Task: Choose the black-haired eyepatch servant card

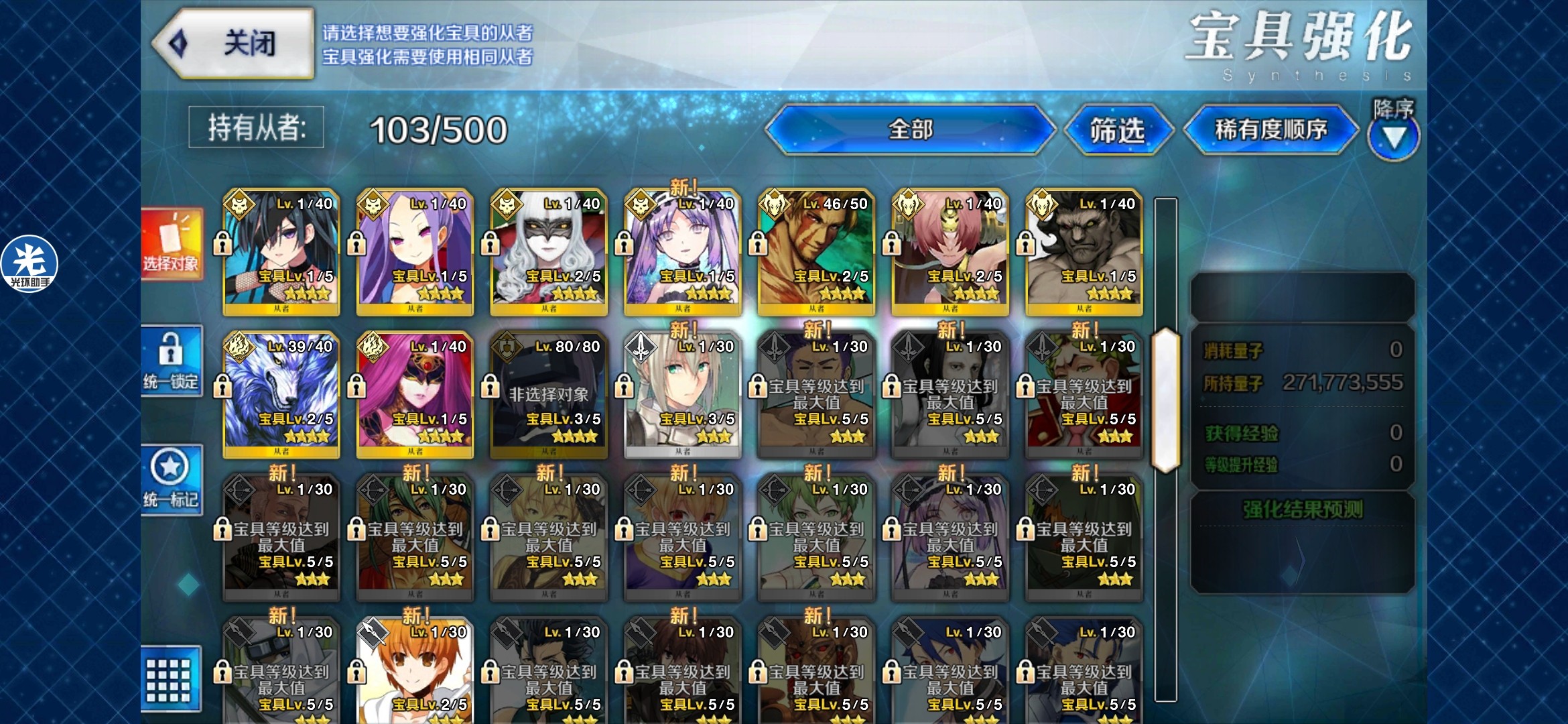Action: pyautogui.click(x=281, y=252)
